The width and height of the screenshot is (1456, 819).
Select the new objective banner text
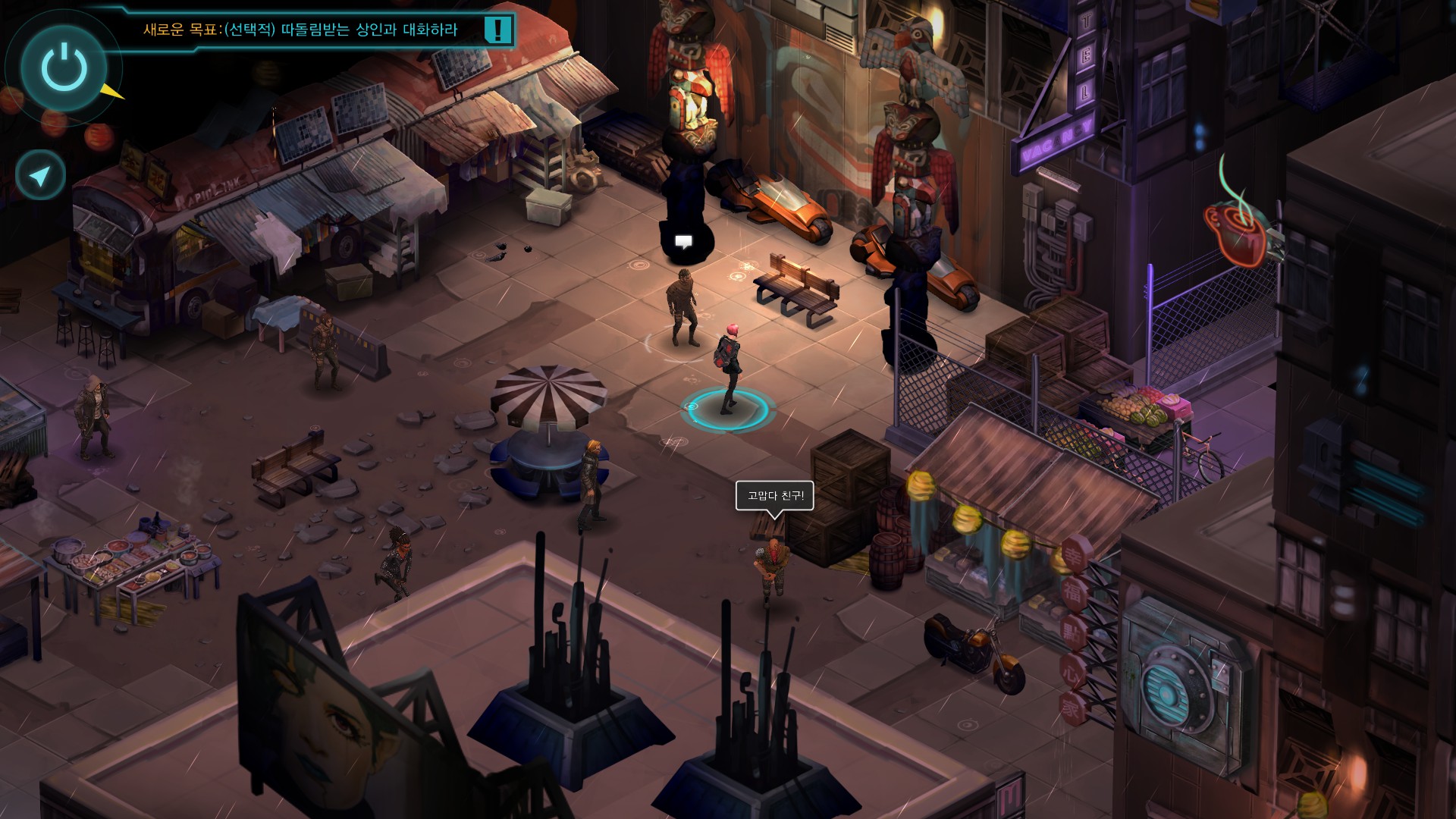pos(300,30)
